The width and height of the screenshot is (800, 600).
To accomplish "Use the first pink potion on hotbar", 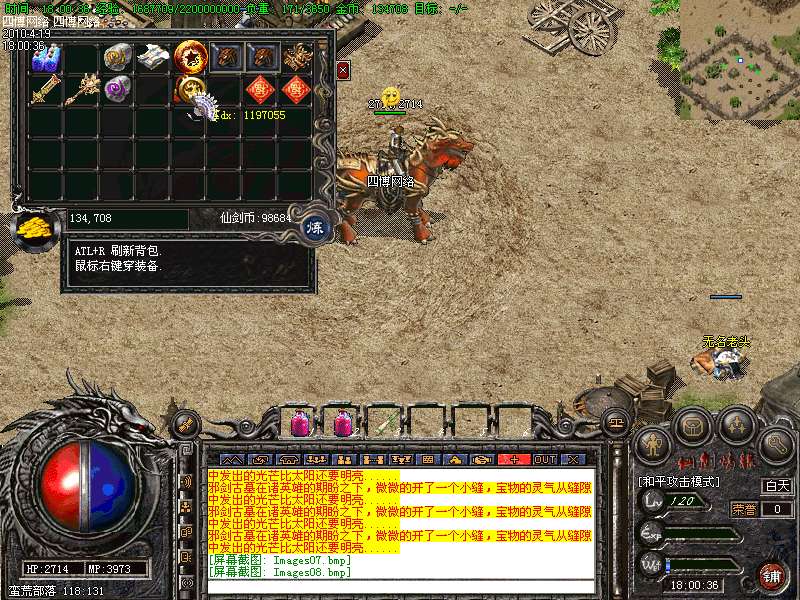I will (x=300, y=423).
